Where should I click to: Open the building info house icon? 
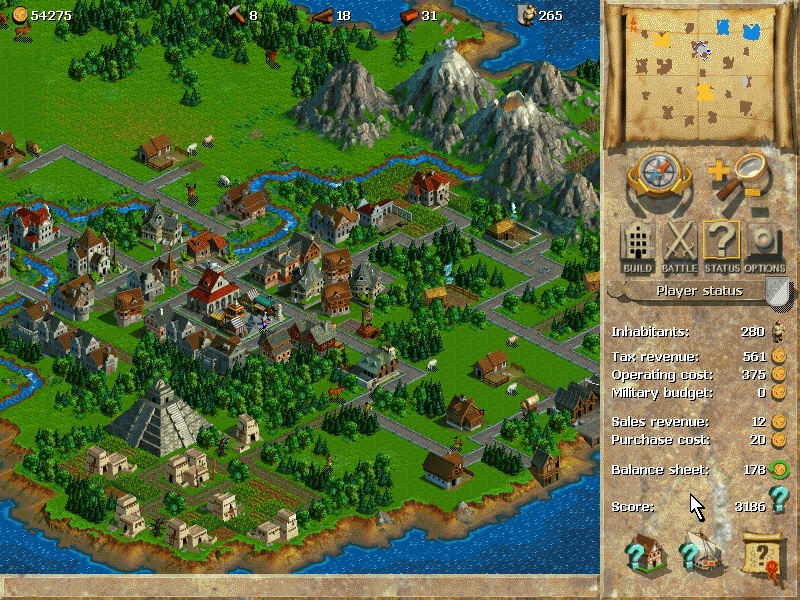645,552
